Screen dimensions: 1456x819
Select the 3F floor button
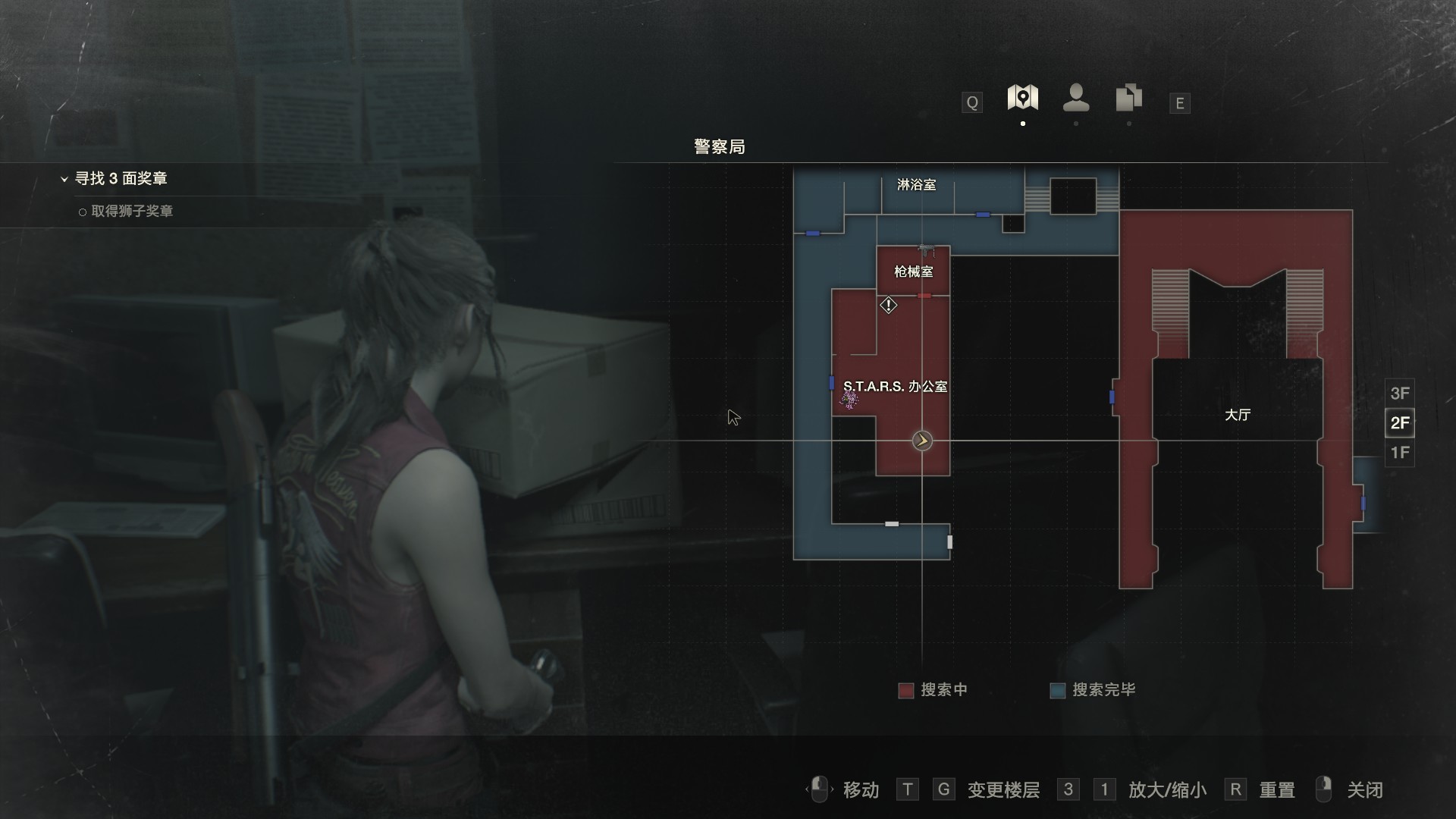1399,393
